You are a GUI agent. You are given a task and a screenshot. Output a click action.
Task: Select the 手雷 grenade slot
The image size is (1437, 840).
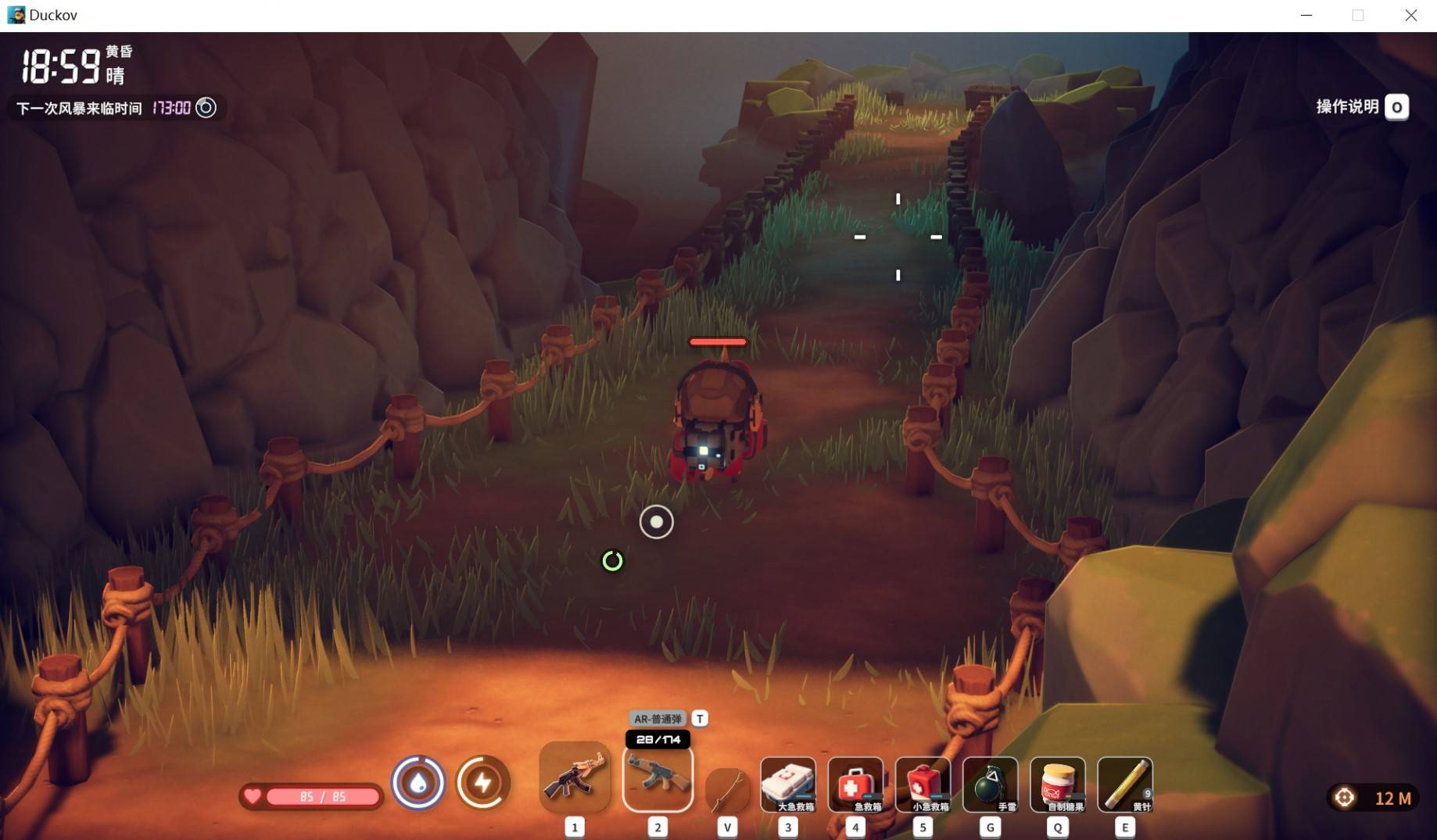990,784
